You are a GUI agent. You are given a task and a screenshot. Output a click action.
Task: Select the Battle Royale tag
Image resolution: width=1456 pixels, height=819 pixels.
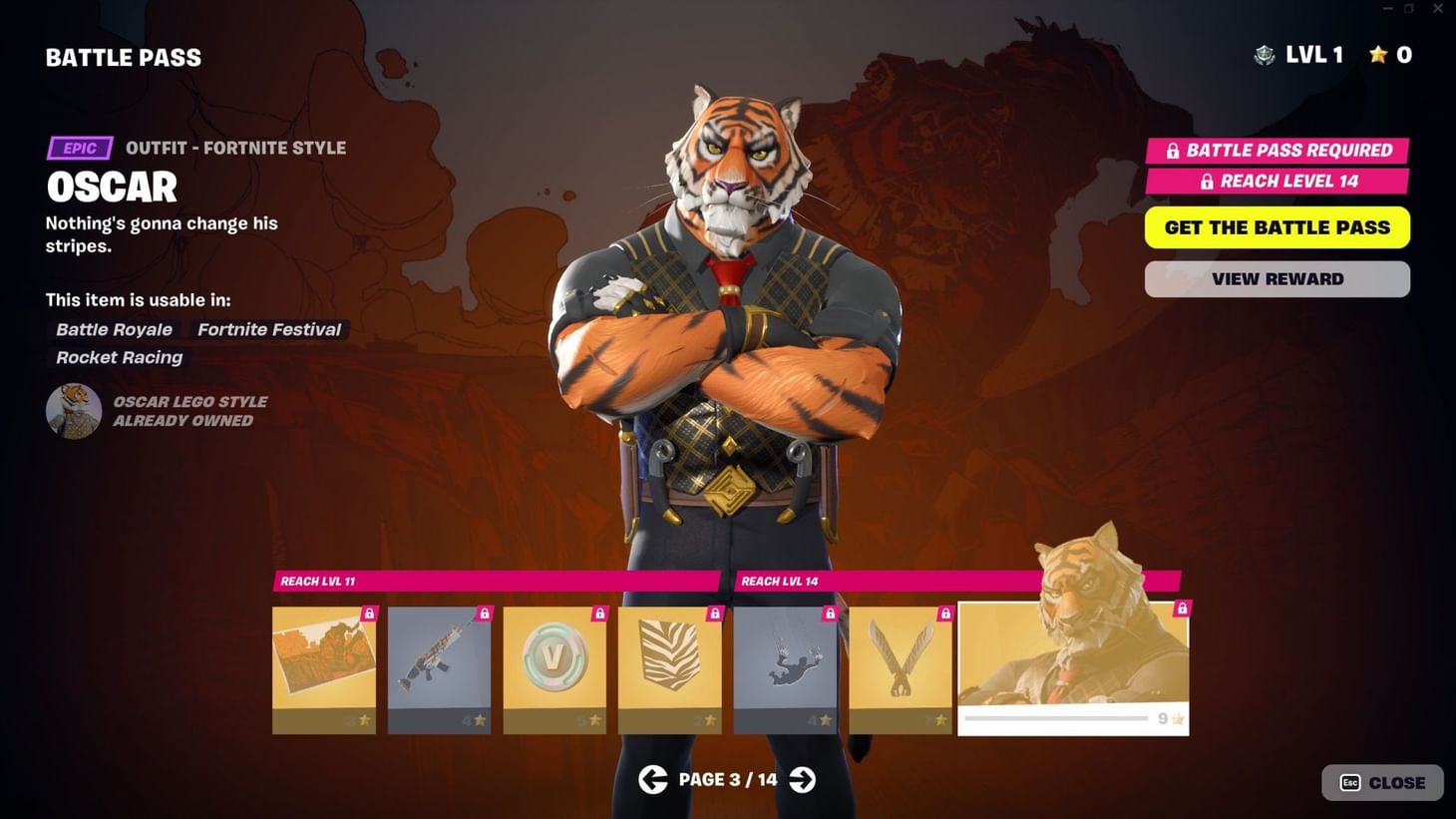114,329
